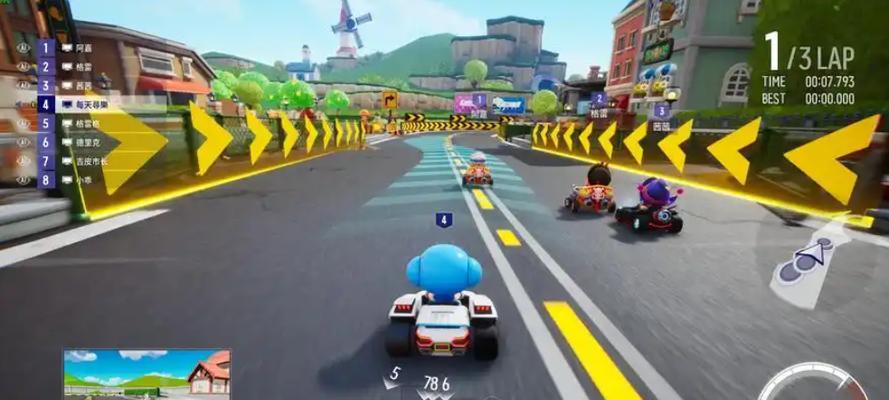
Task: Open the rear-view mirror thumbnail
Action: [146, 374]
